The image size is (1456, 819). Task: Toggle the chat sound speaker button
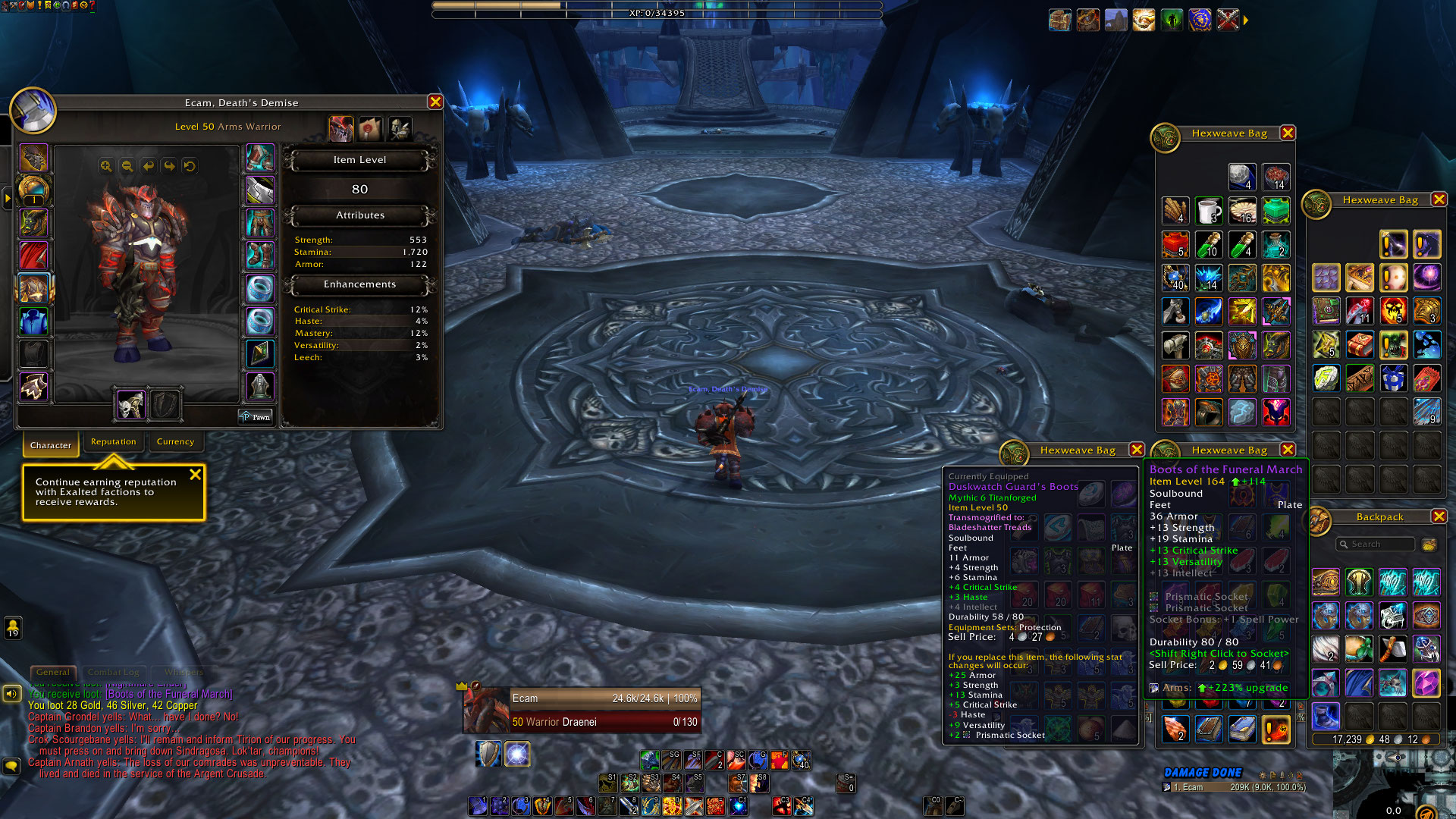coord(11,693)
